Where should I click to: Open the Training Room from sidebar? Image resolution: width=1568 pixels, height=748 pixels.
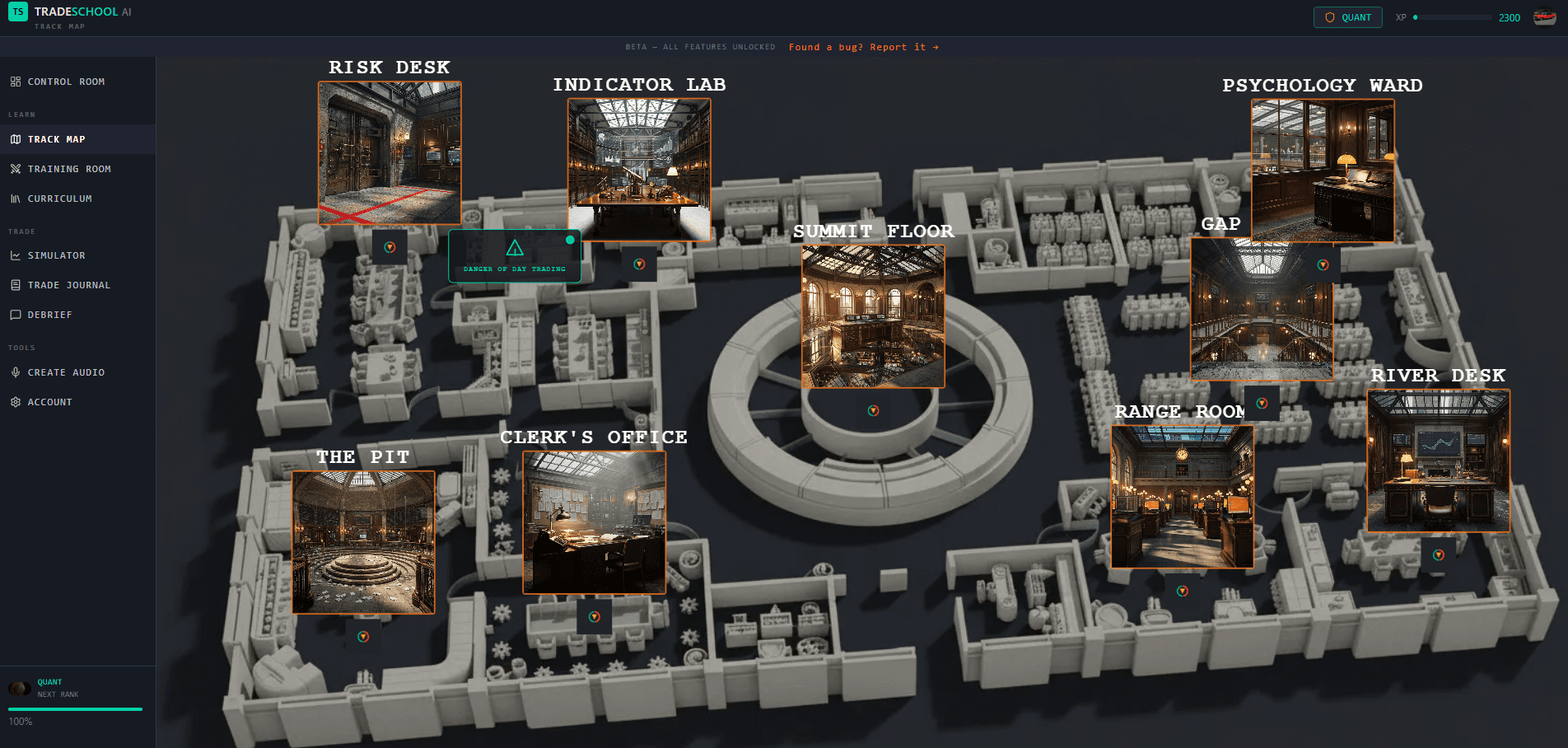[15, 169]
